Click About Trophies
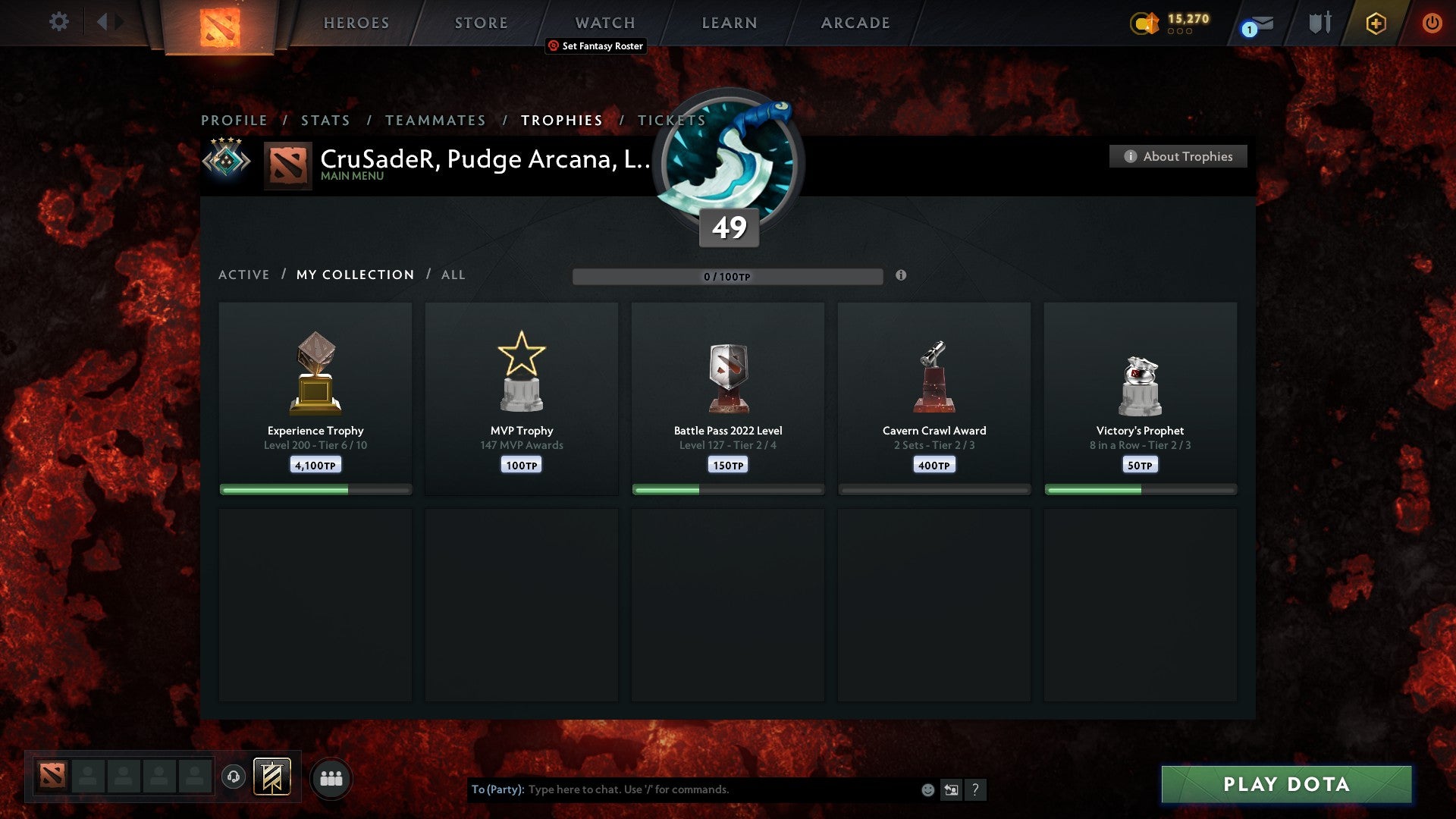Image resolution: width=1456 pixels, height=819 pixels. [1178, 156]
